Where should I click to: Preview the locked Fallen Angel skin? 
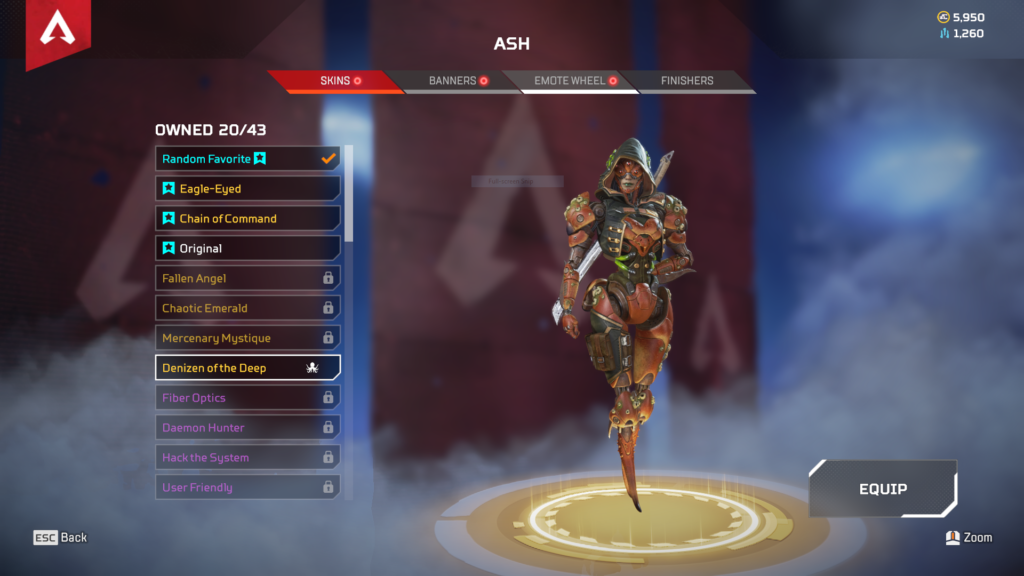point(247,279)
